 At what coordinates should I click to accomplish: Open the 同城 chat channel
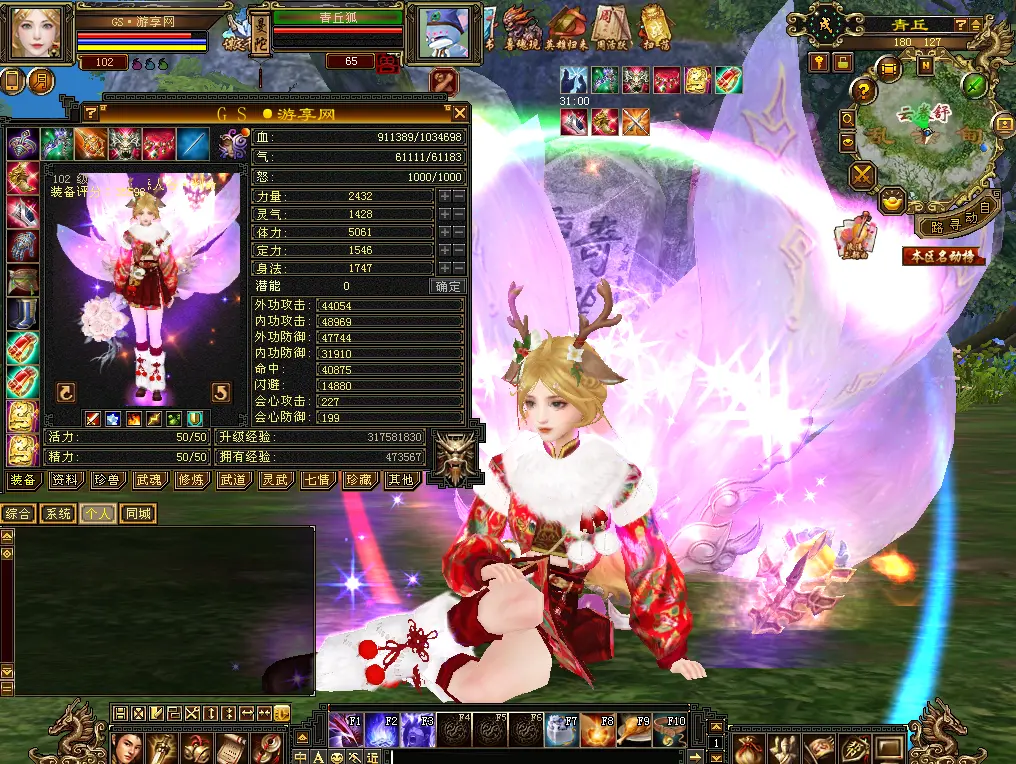click(138, 514)
